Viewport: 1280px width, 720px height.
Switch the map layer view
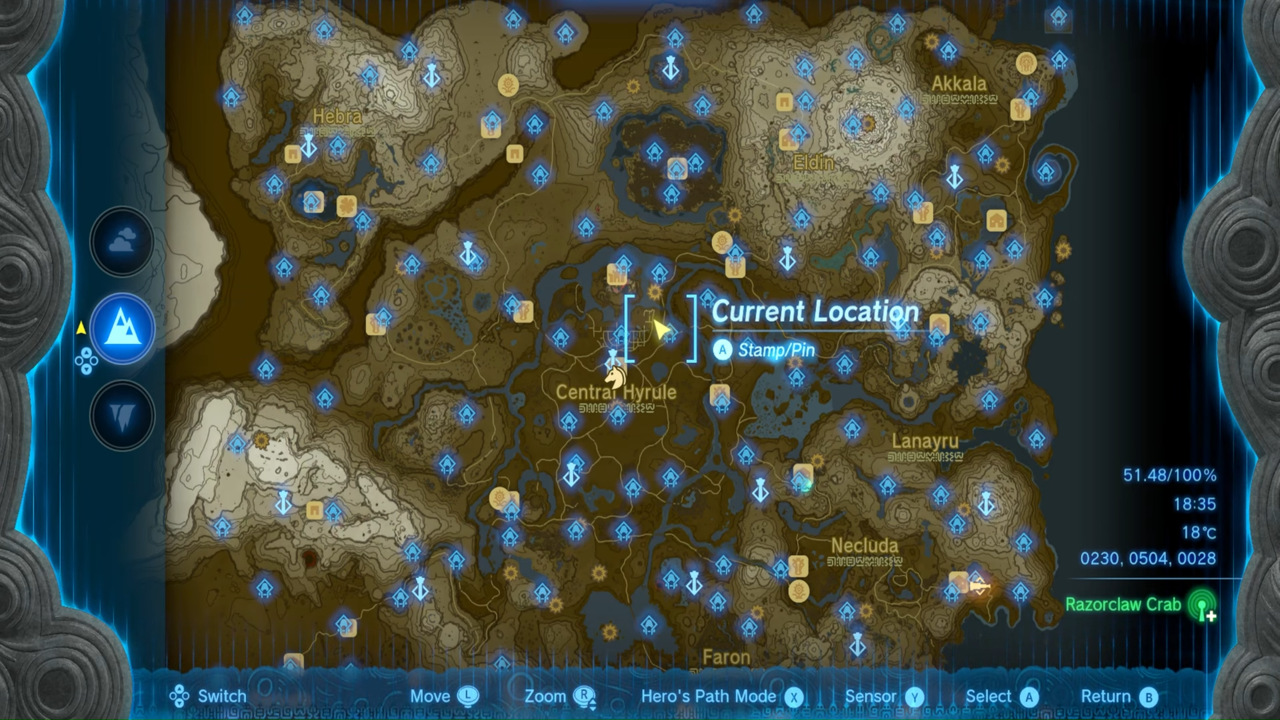209,696
